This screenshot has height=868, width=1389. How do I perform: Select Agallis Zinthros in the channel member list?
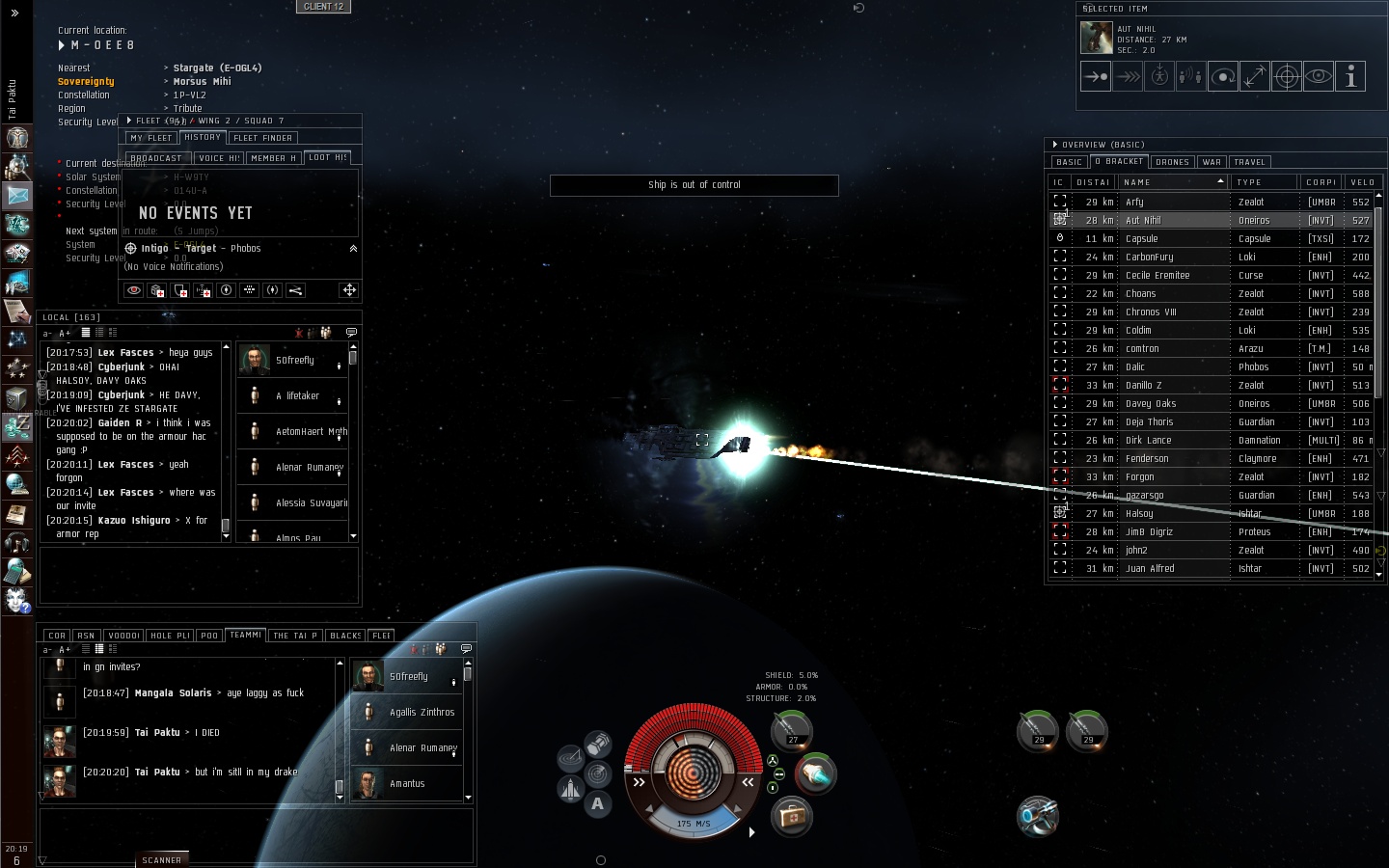(422, 713)
